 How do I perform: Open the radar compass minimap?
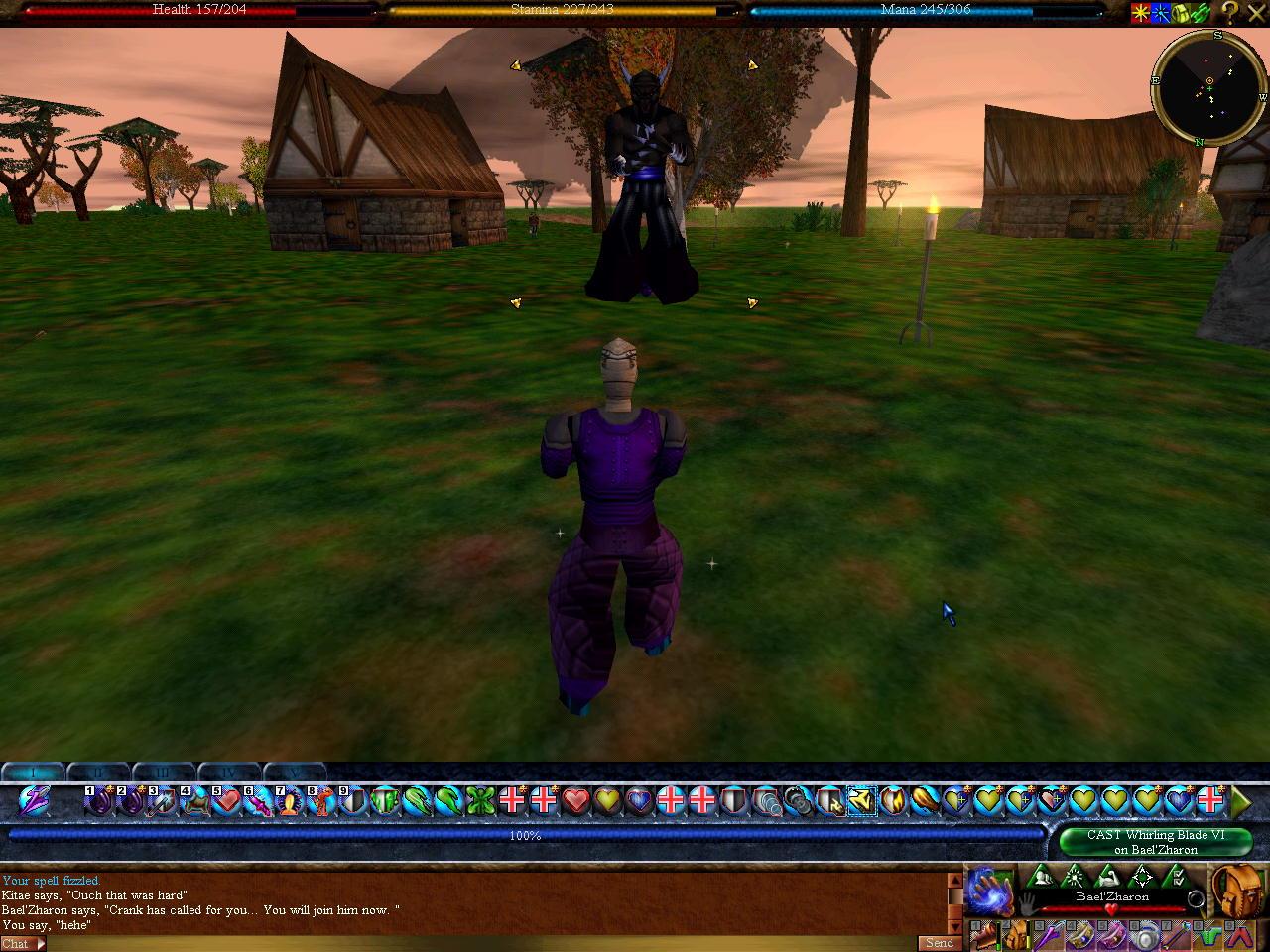click(x=1207, y=88)
